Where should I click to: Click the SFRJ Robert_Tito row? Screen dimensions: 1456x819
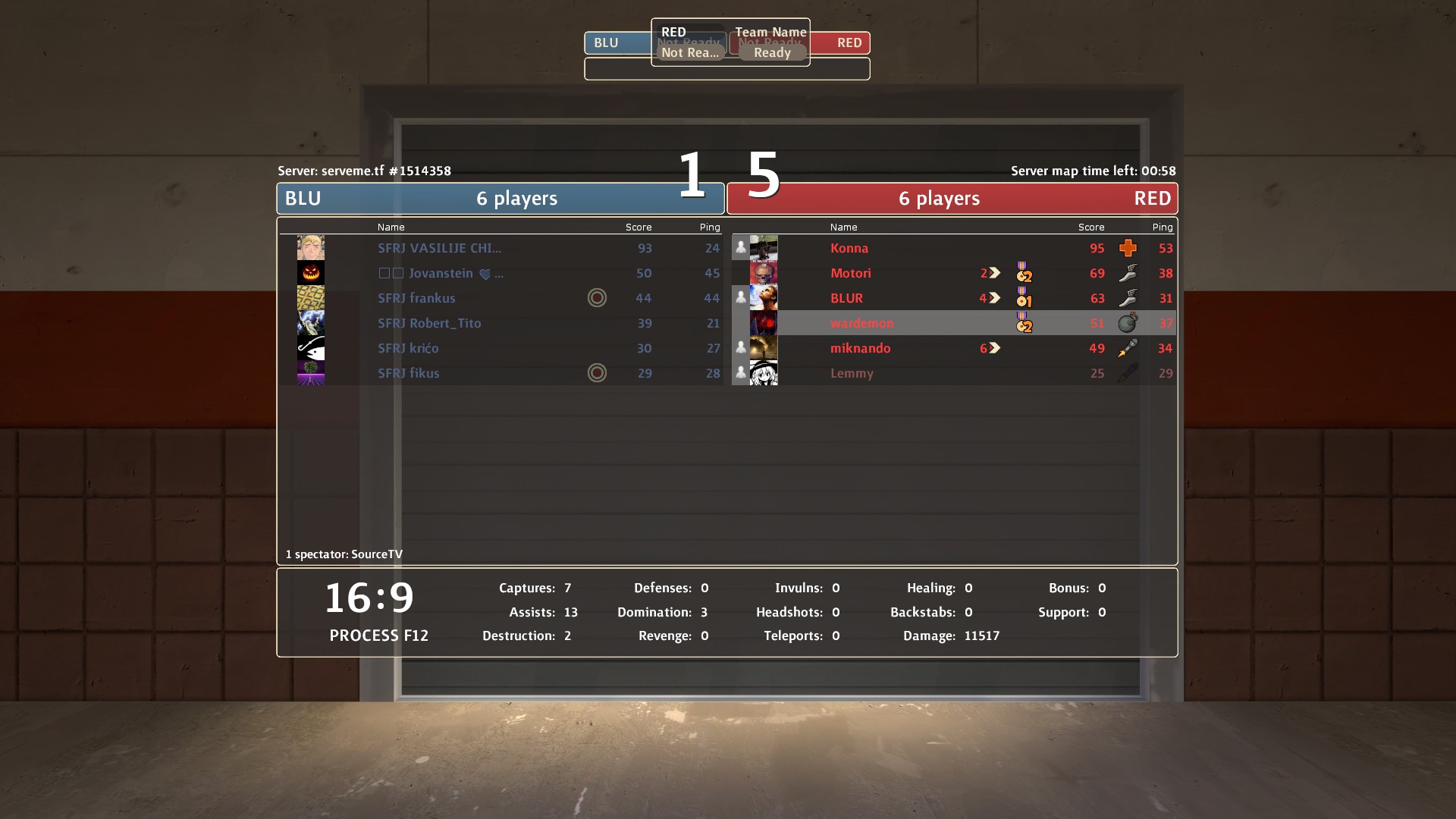[x=429, y=323]
